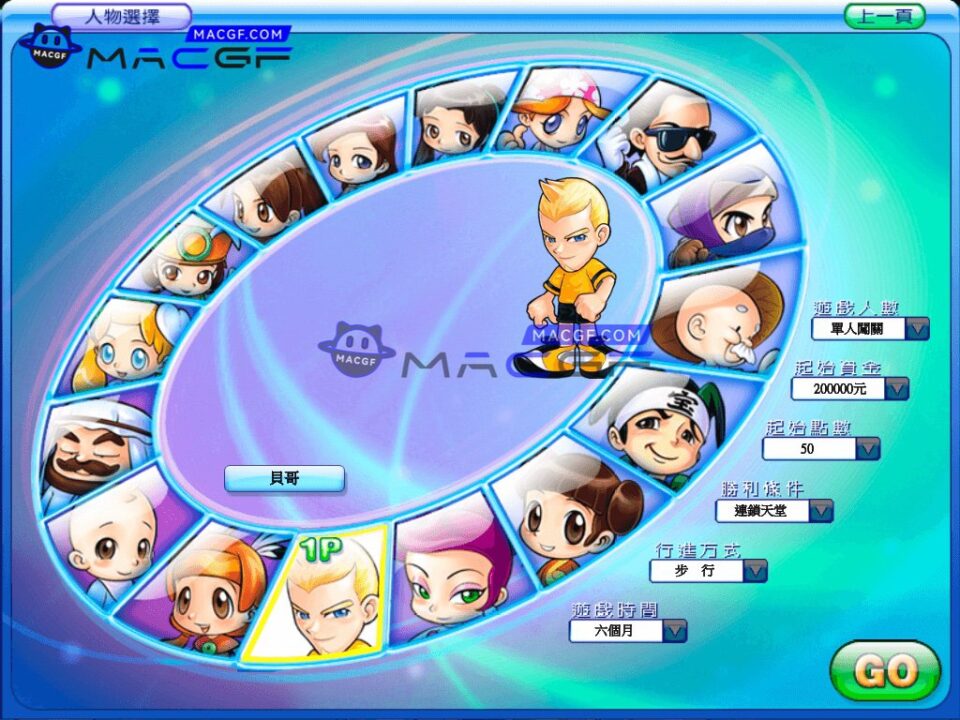Select the white headband boy portrait

pyautogui.click(x=665, y=425)
